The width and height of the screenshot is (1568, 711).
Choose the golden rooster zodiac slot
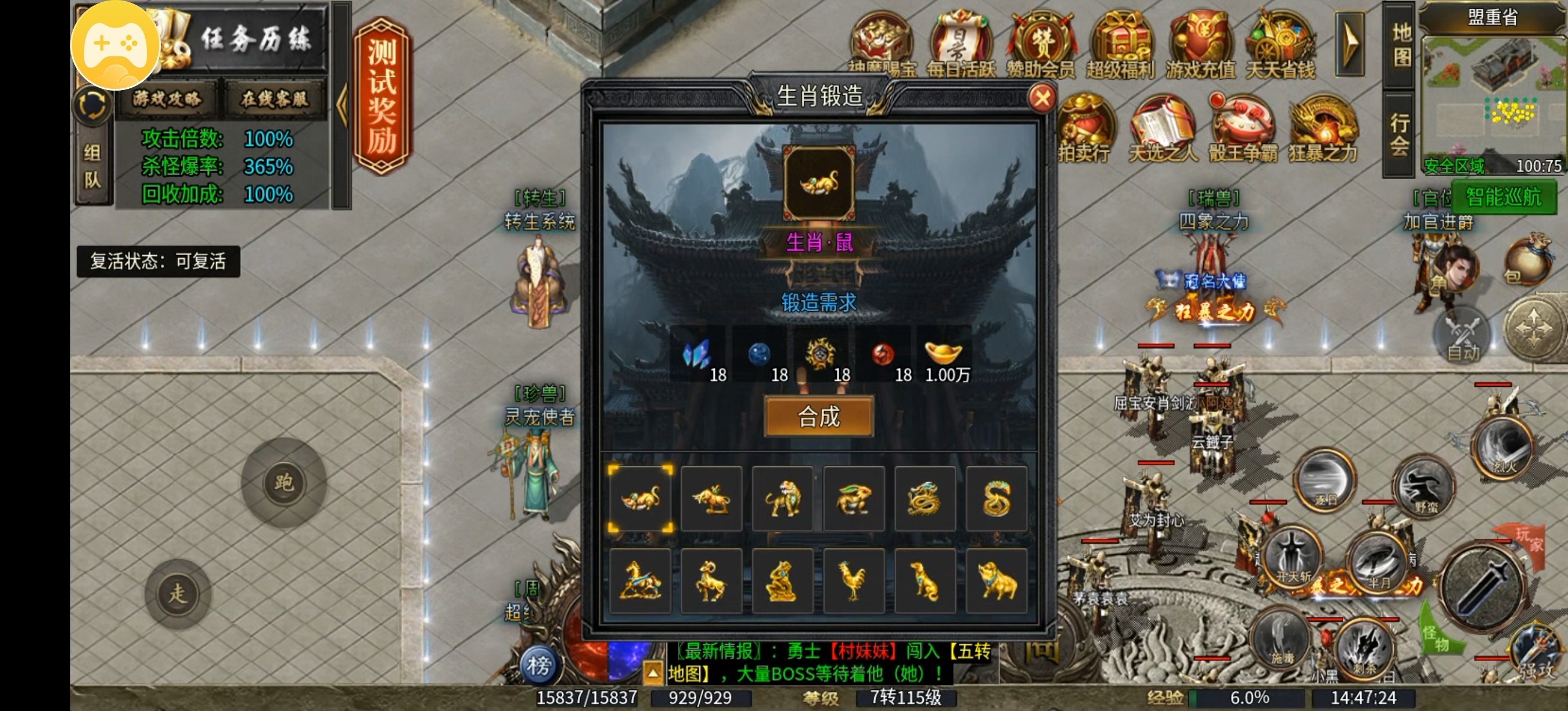pyautogui.click(x=853, y=581)
